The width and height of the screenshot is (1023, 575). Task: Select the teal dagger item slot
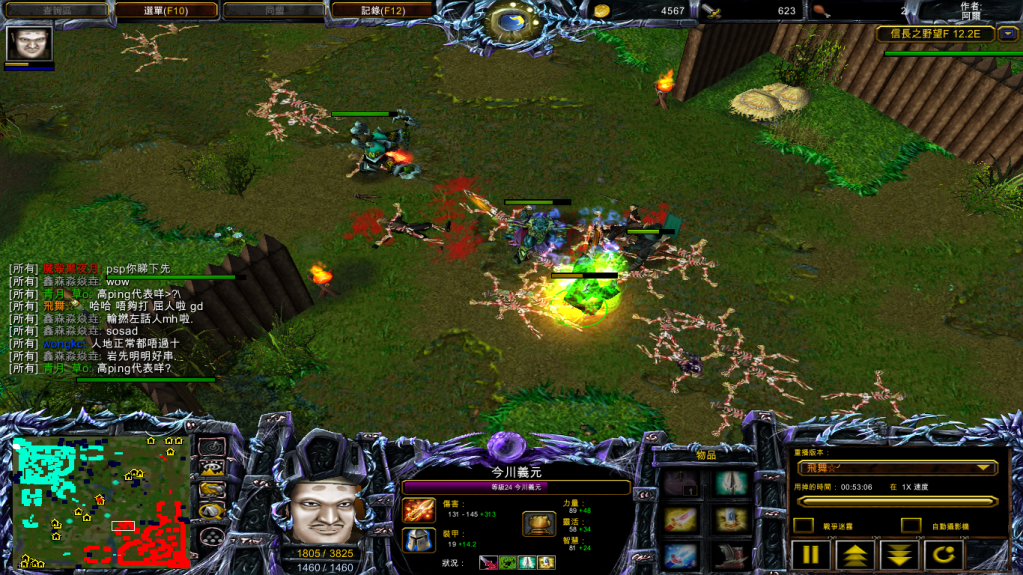[x=731, y=484]
